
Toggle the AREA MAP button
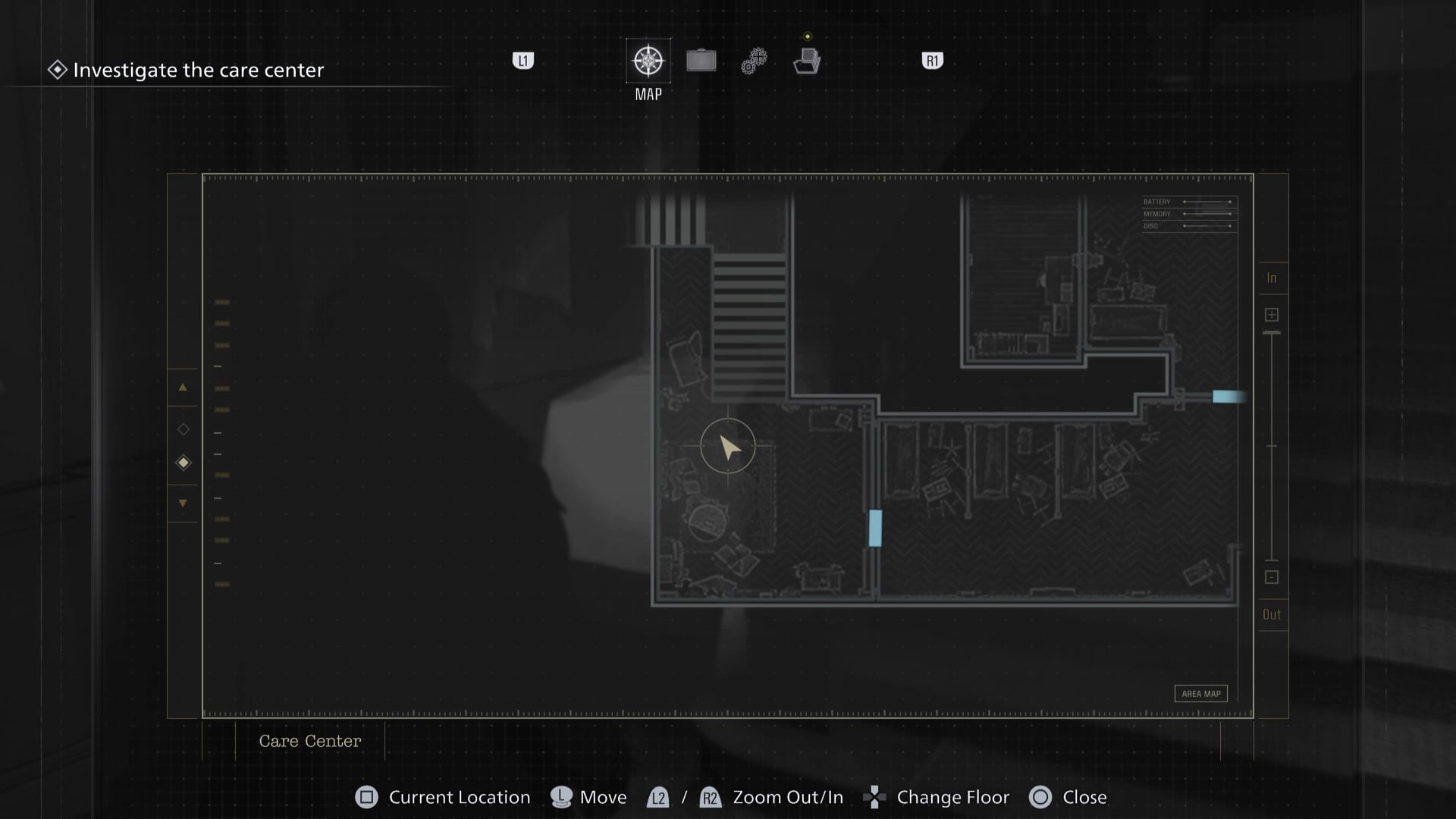pos(1200,694)
